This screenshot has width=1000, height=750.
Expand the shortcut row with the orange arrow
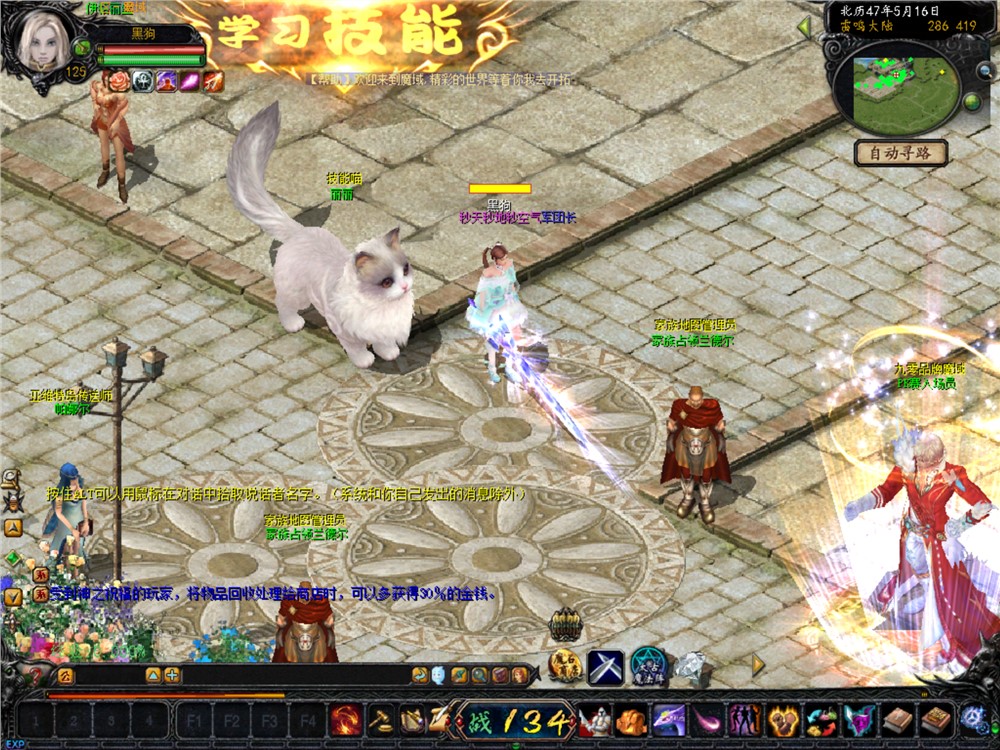point(758,663)
